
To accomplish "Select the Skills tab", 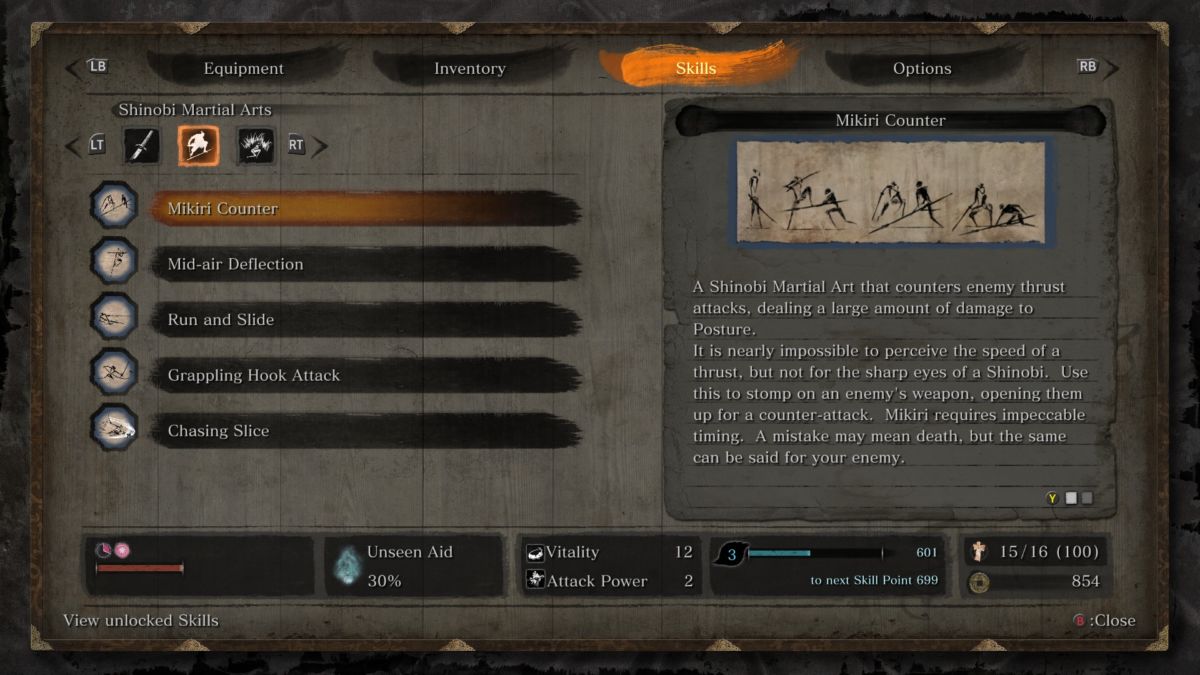I will tap(696, 69).
